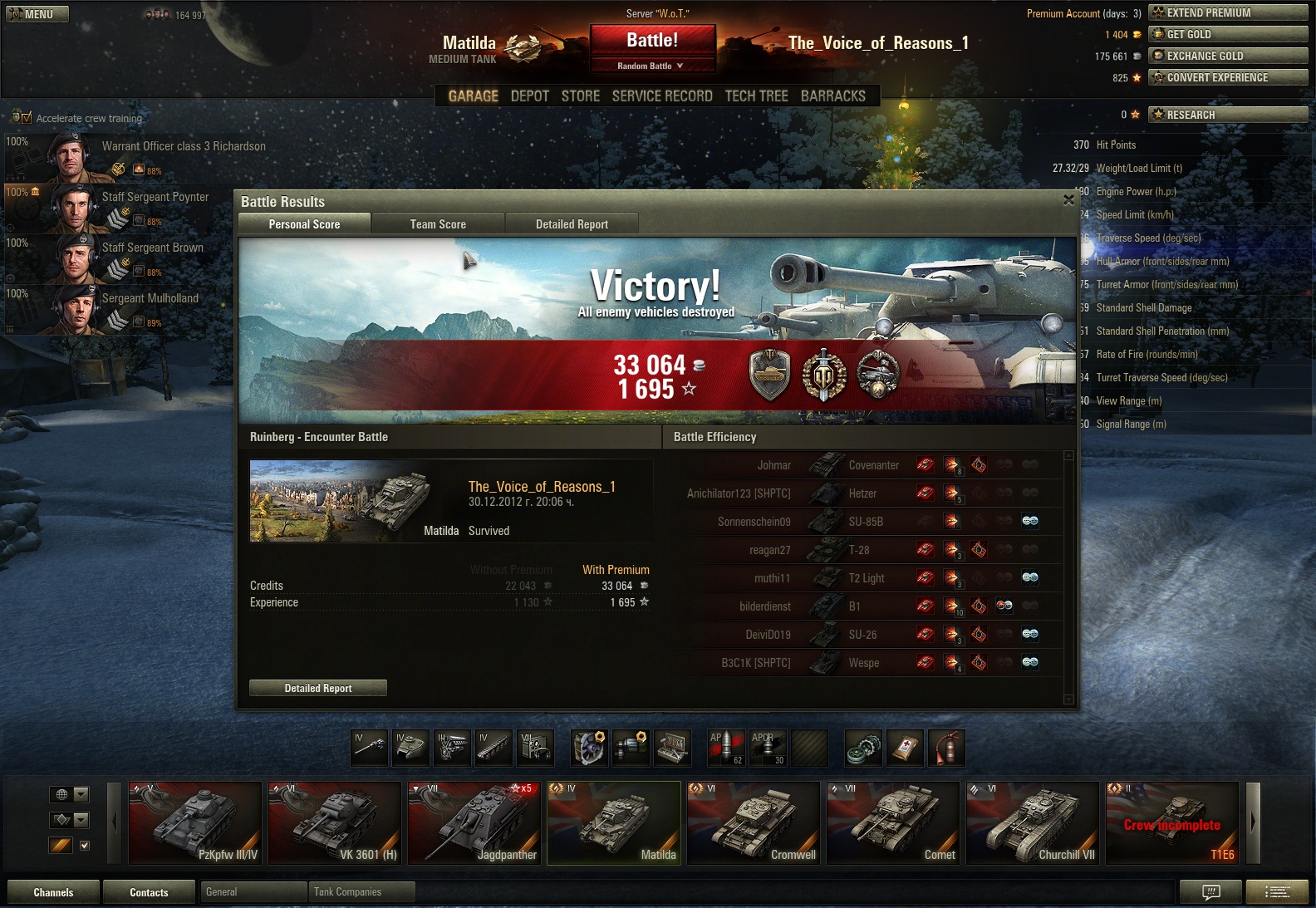Choose Exchange Gold
The image size is (1316, 908).
pos(1228,56)
